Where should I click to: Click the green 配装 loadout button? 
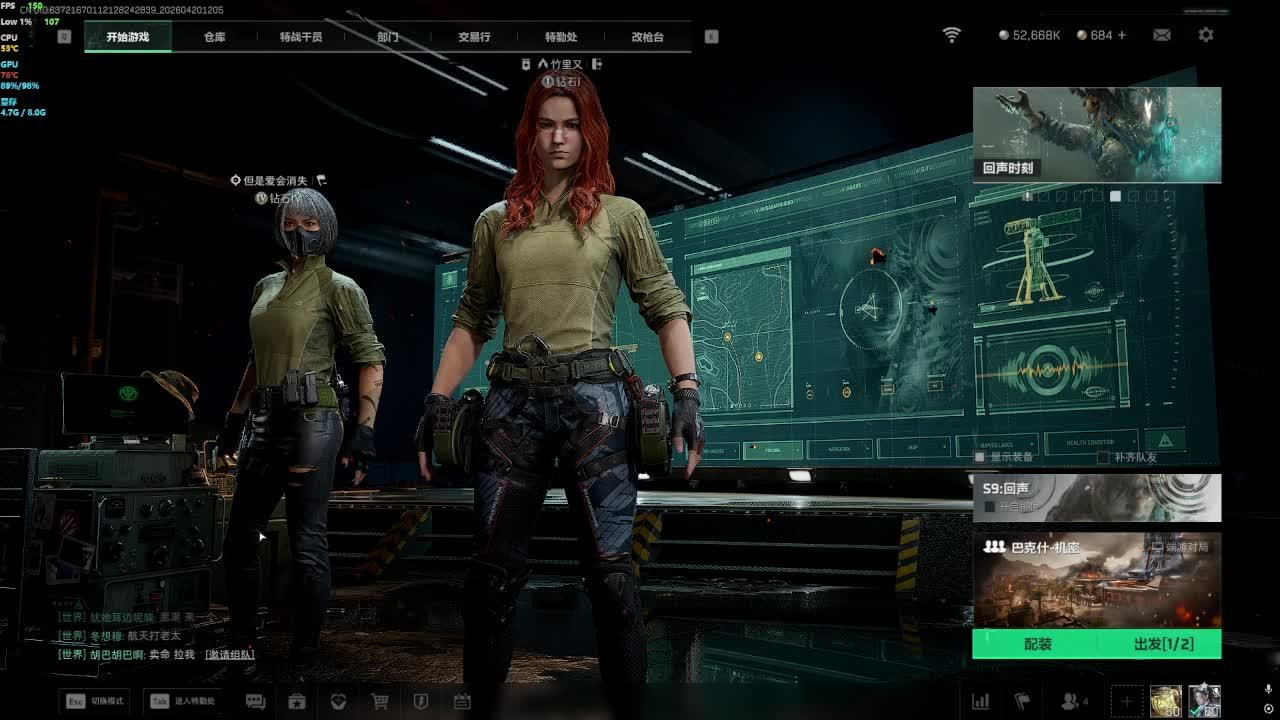[x=1037, y=644]
